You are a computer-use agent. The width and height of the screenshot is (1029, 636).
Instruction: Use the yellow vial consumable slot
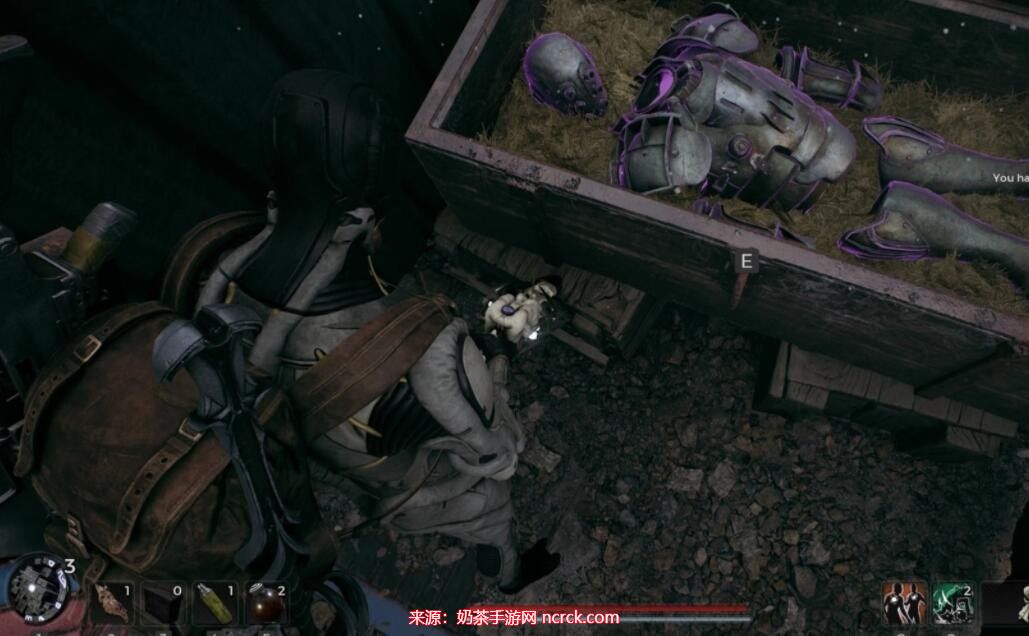pos(214,604)
